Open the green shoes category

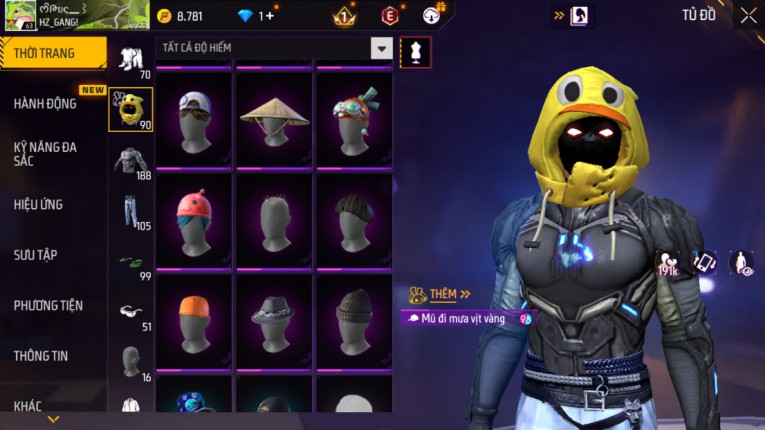(130, 262)
